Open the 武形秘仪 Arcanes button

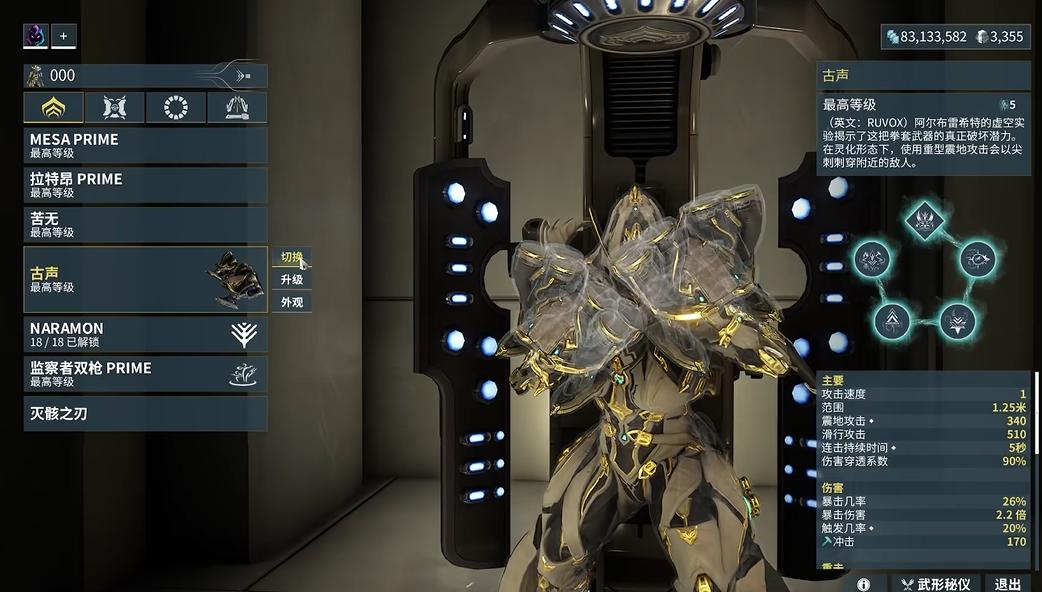click(935, 584)
